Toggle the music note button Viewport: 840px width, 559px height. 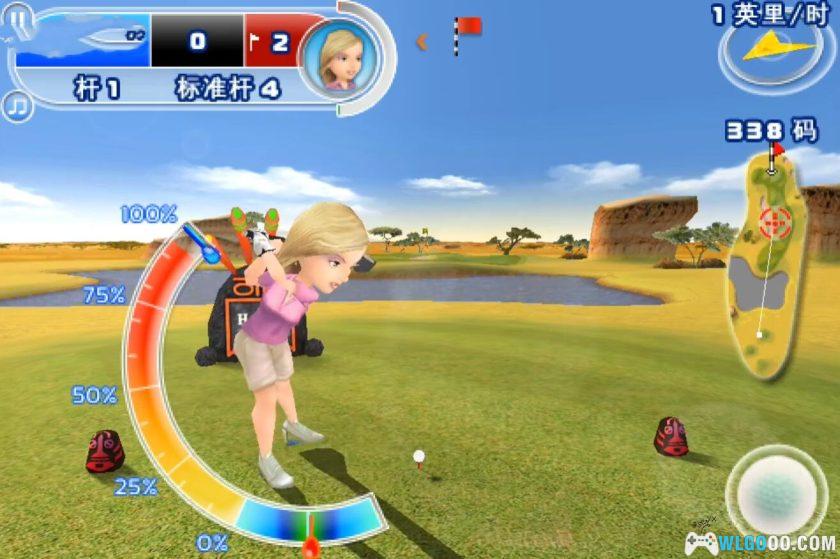pos(16,104)
